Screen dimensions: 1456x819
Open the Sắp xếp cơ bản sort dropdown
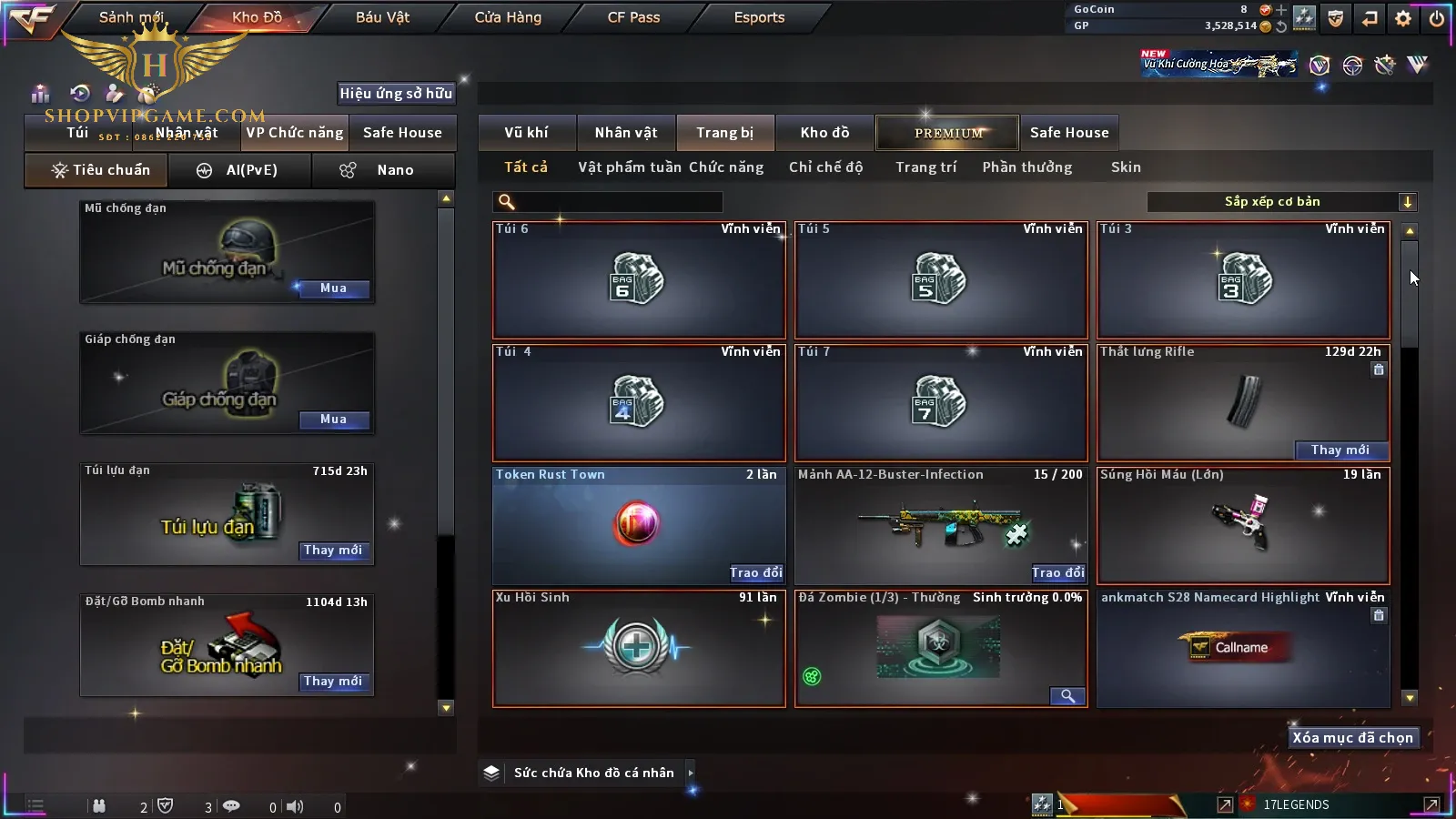coord(1281,202)
